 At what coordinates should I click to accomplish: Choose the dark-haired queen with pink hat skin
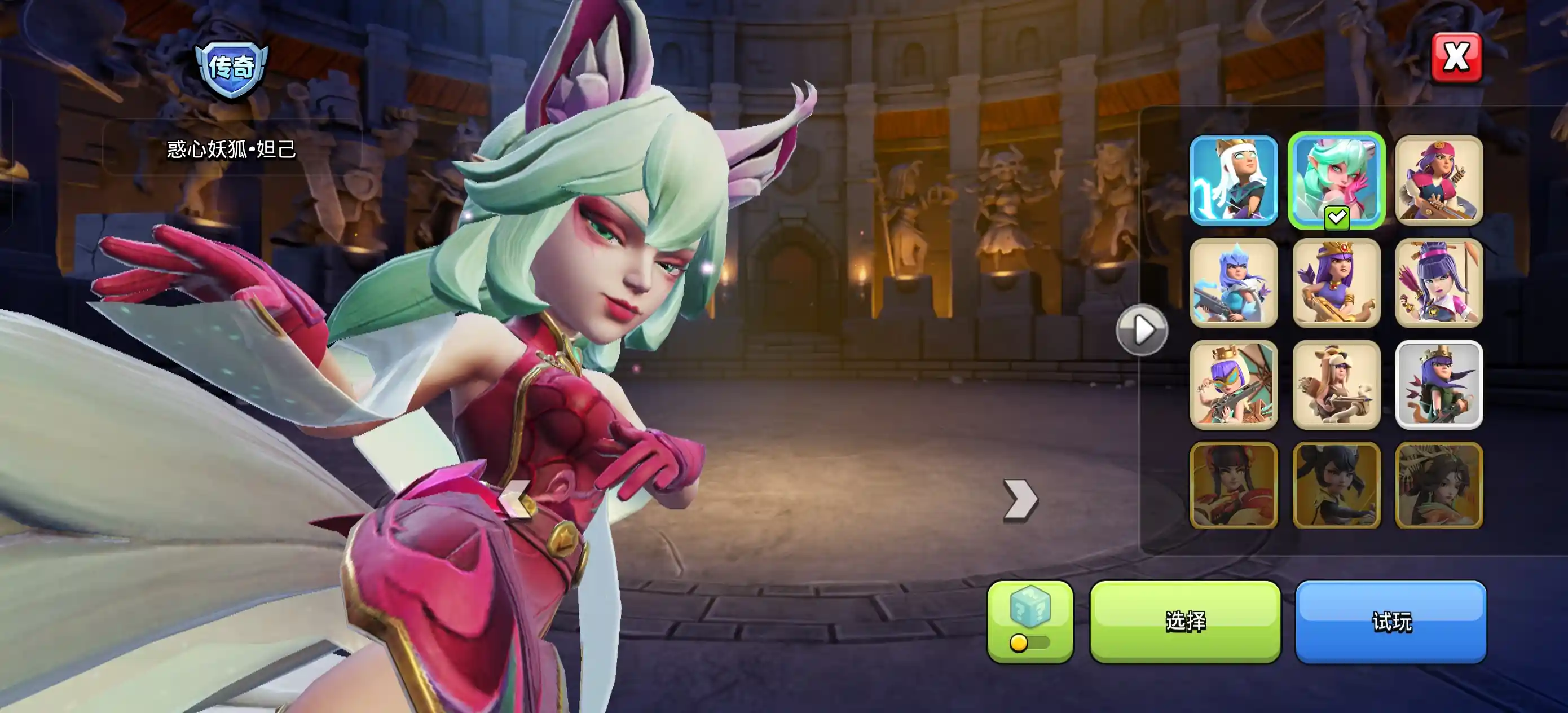tap(1438, 283)
